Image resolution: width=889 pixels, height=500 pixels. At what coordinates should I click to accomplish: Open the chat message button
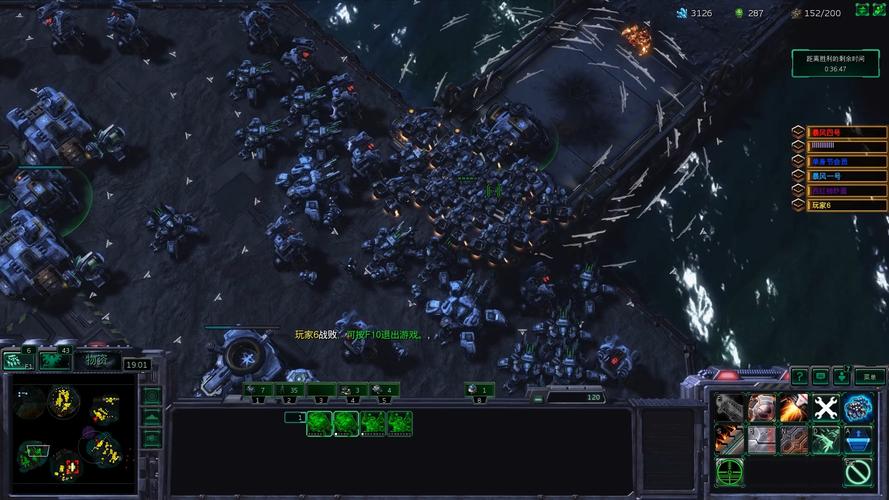[820, 376]
